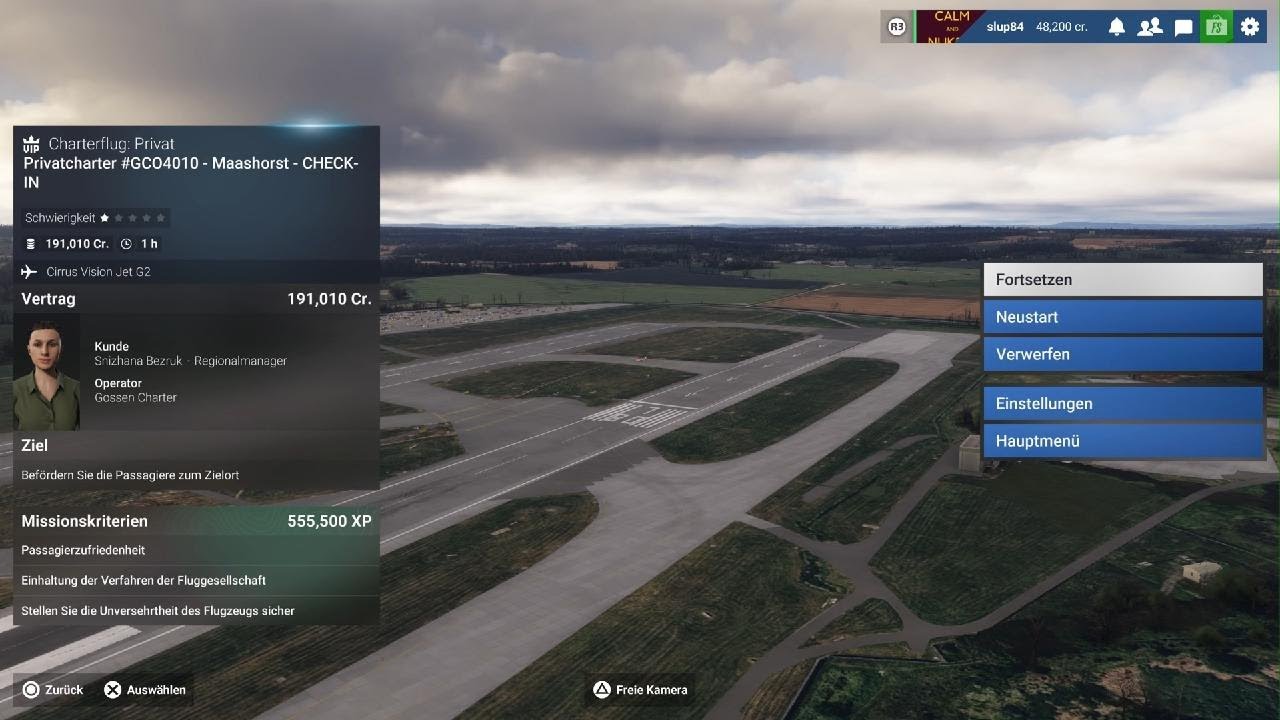Select the Neustart menu entry

coord(1122,317)
